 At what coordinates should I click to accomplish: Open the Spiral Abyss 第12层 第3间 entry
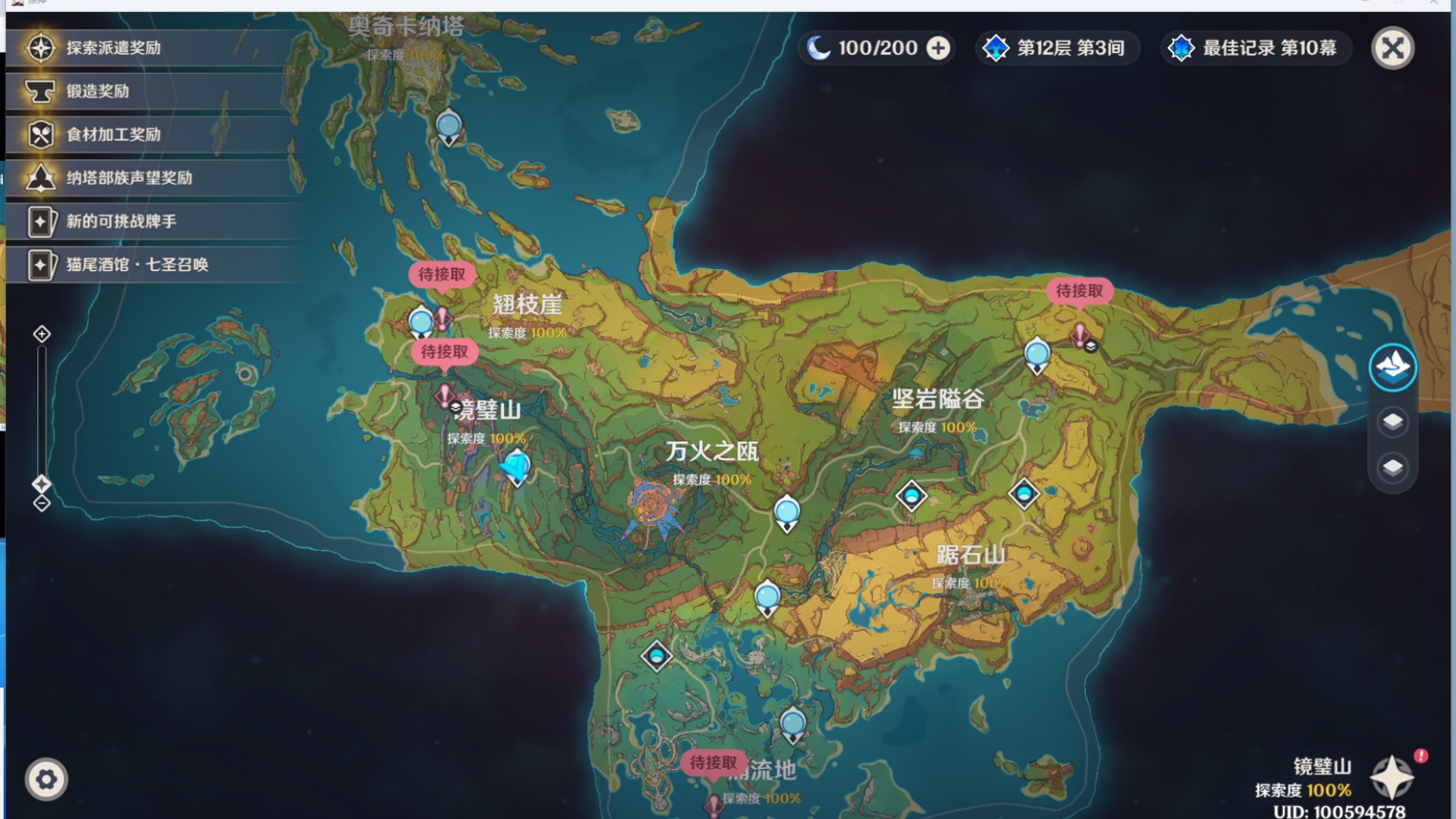click(x=1057, y=48)
